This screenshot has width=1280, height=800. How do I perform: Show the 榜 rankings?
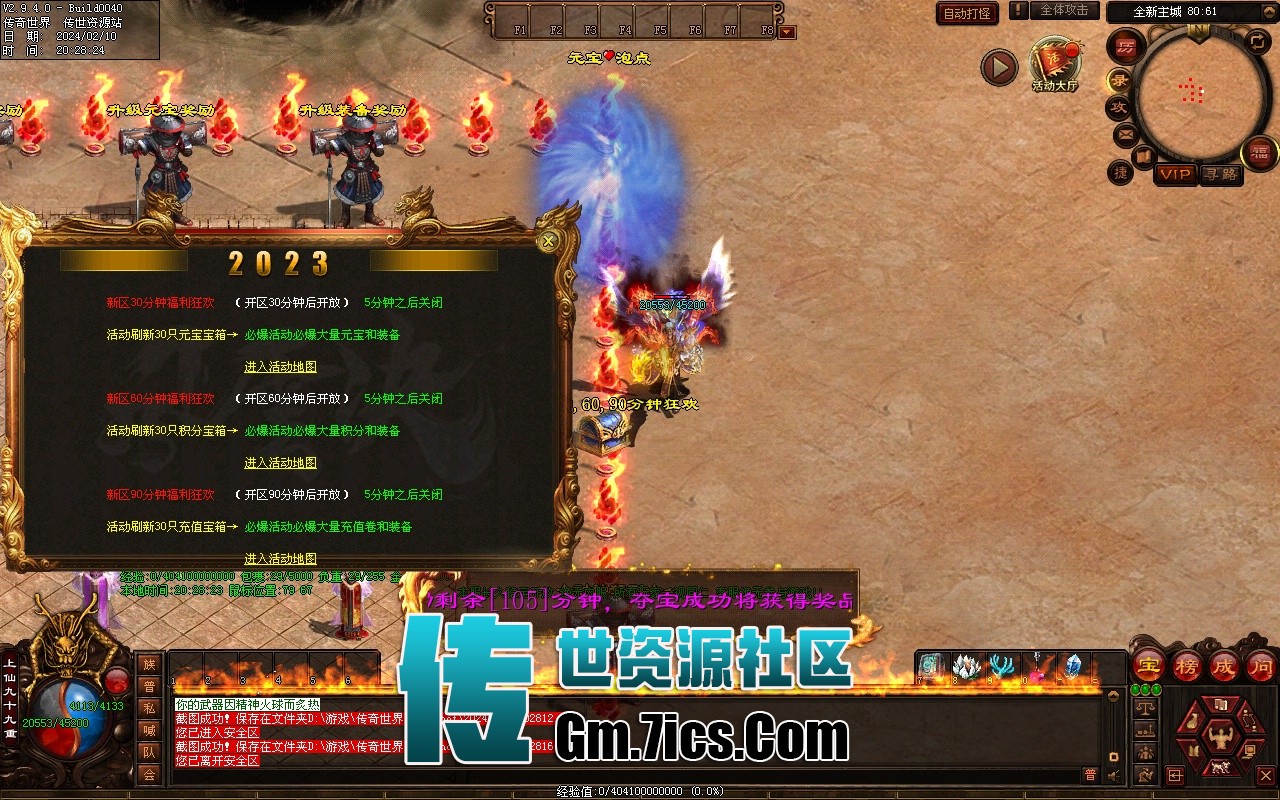coord(1186,666)
